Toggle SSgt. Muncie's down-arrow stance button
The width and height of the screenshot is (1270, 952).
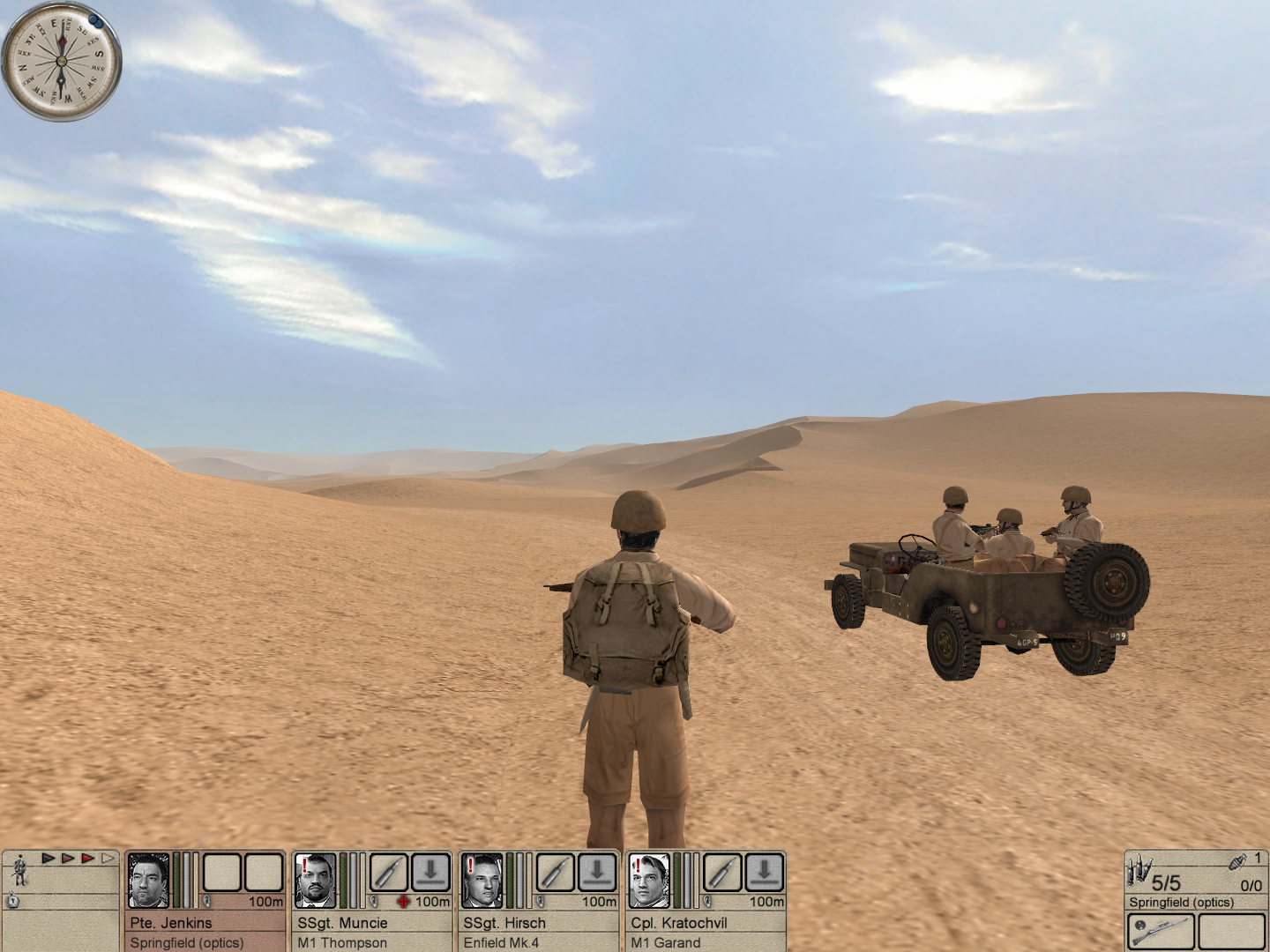pyautogui.click(x=431, y=873)
